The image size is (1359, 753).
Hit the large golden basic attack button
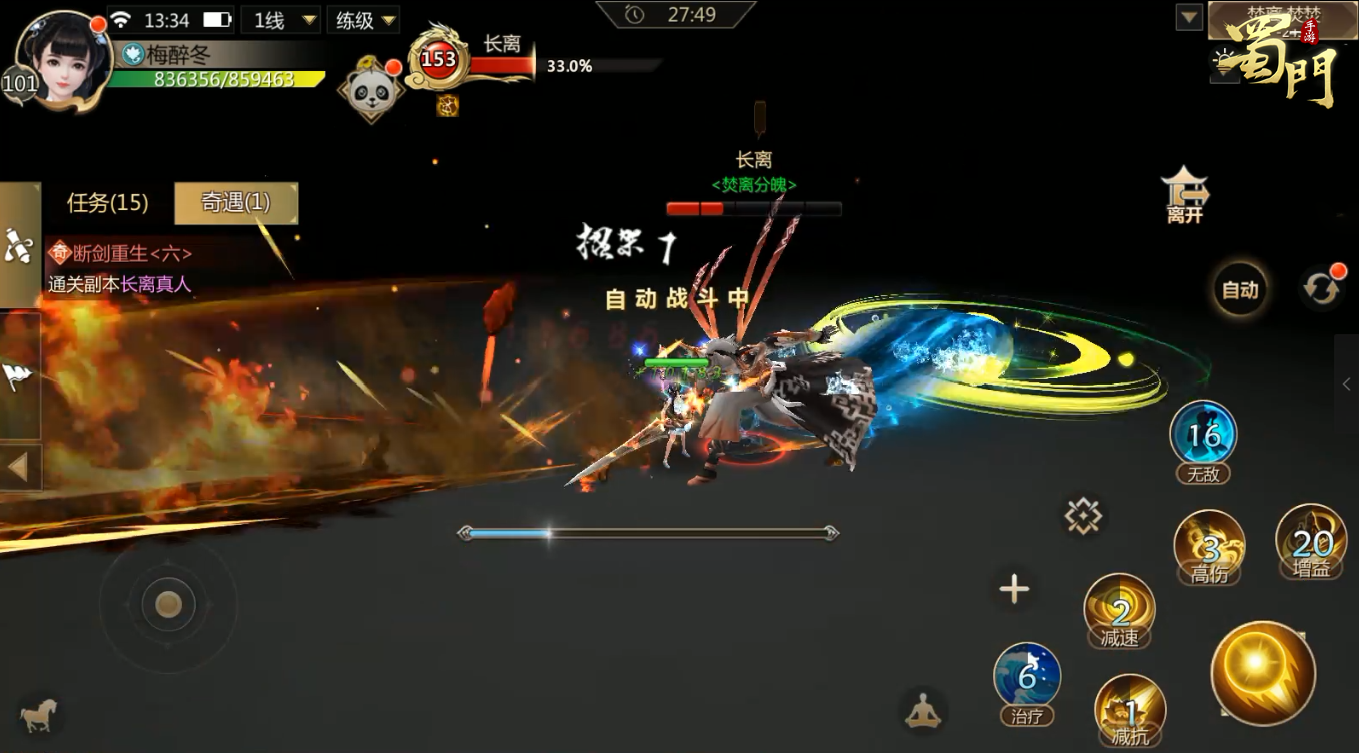1262,672
